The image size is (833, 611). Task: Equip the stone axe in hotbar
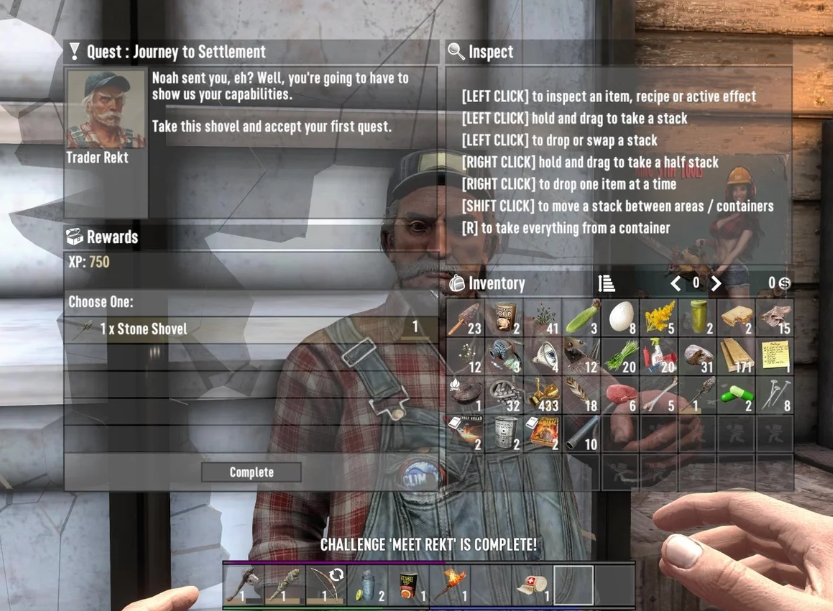[243, 586]
